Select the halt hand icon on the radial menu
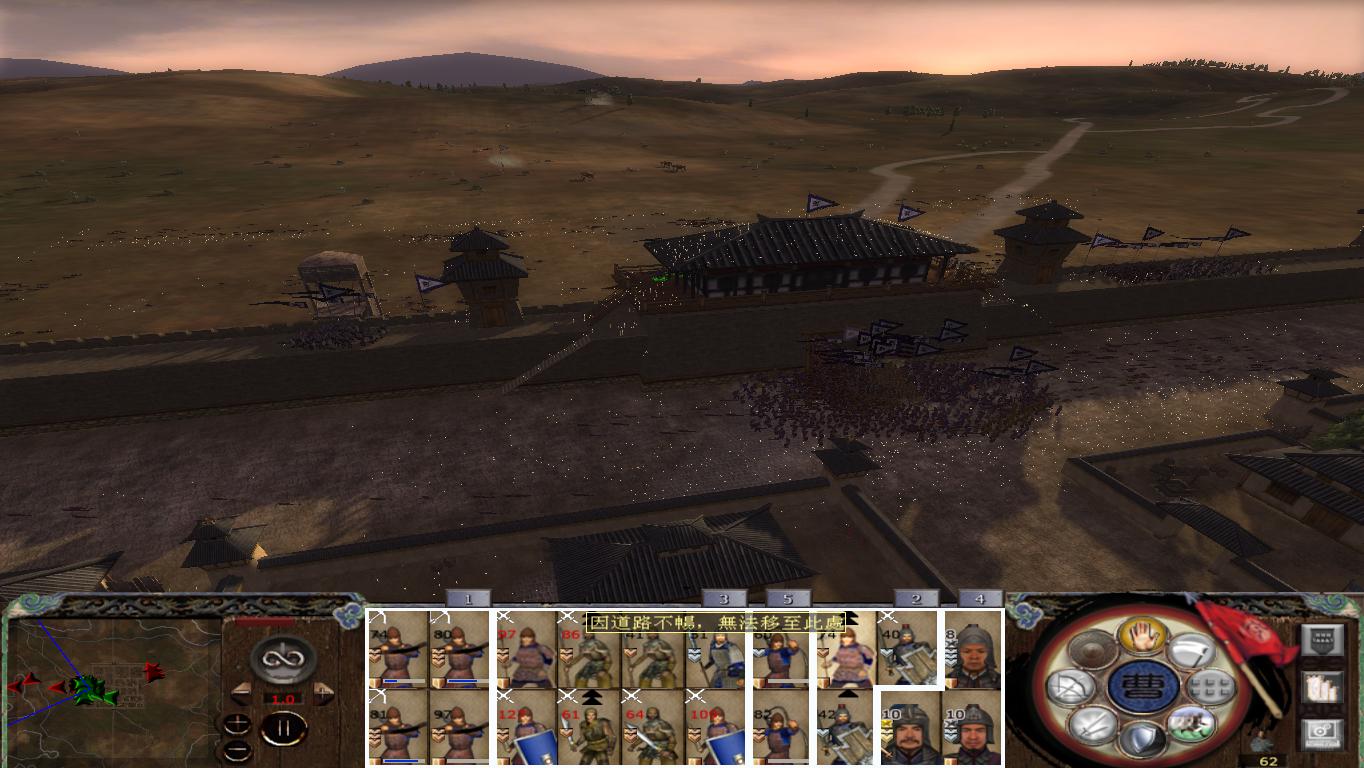Screen dimensions: 1364x768 [1142, 637]
